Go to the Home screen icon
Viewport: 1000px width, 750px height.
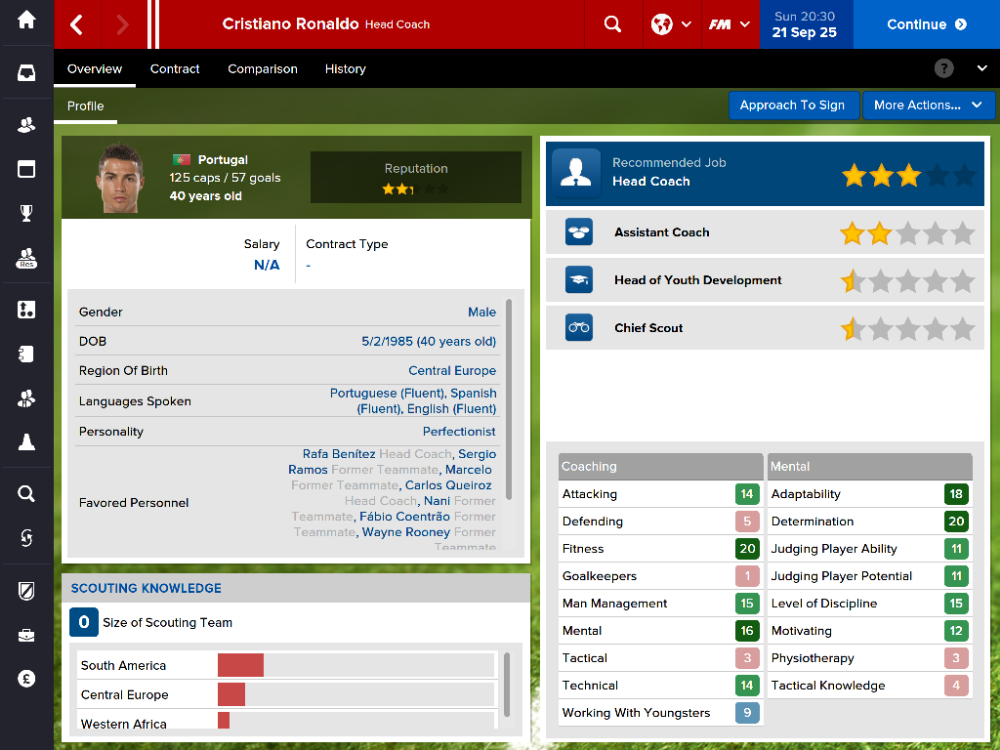(27, 20)
